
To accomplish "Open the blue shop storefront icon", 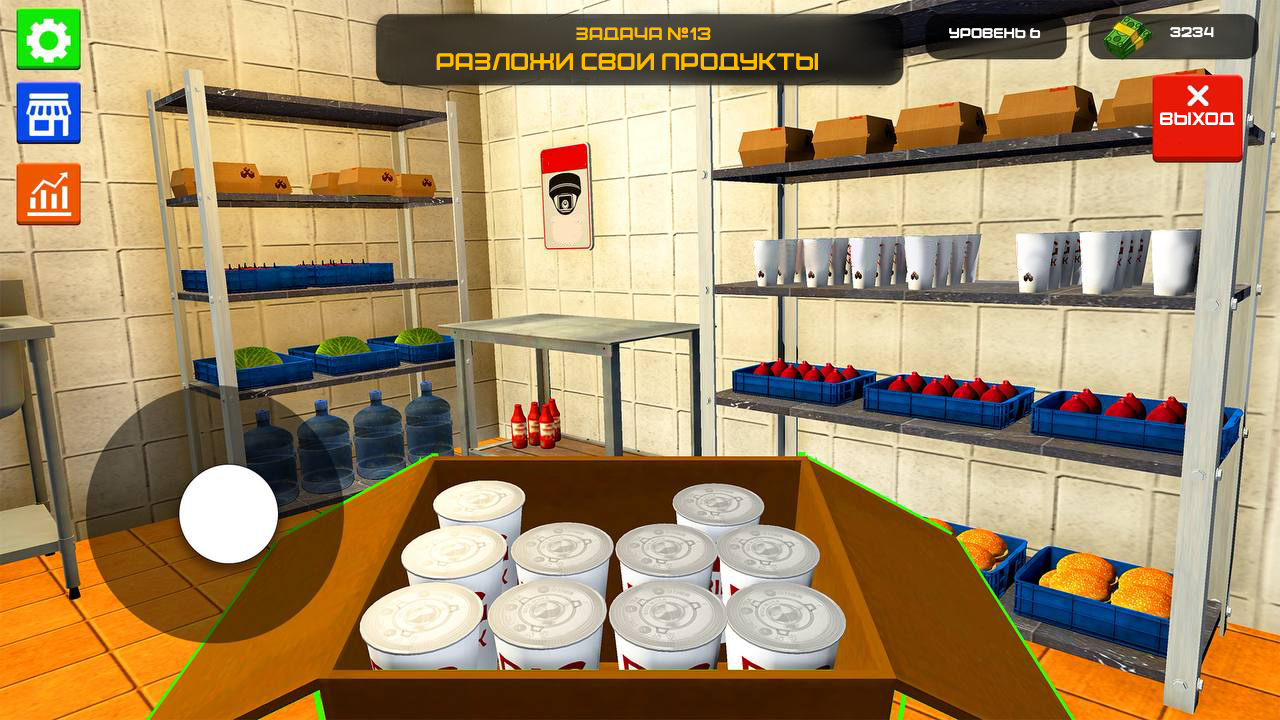I will click(49, 112).
